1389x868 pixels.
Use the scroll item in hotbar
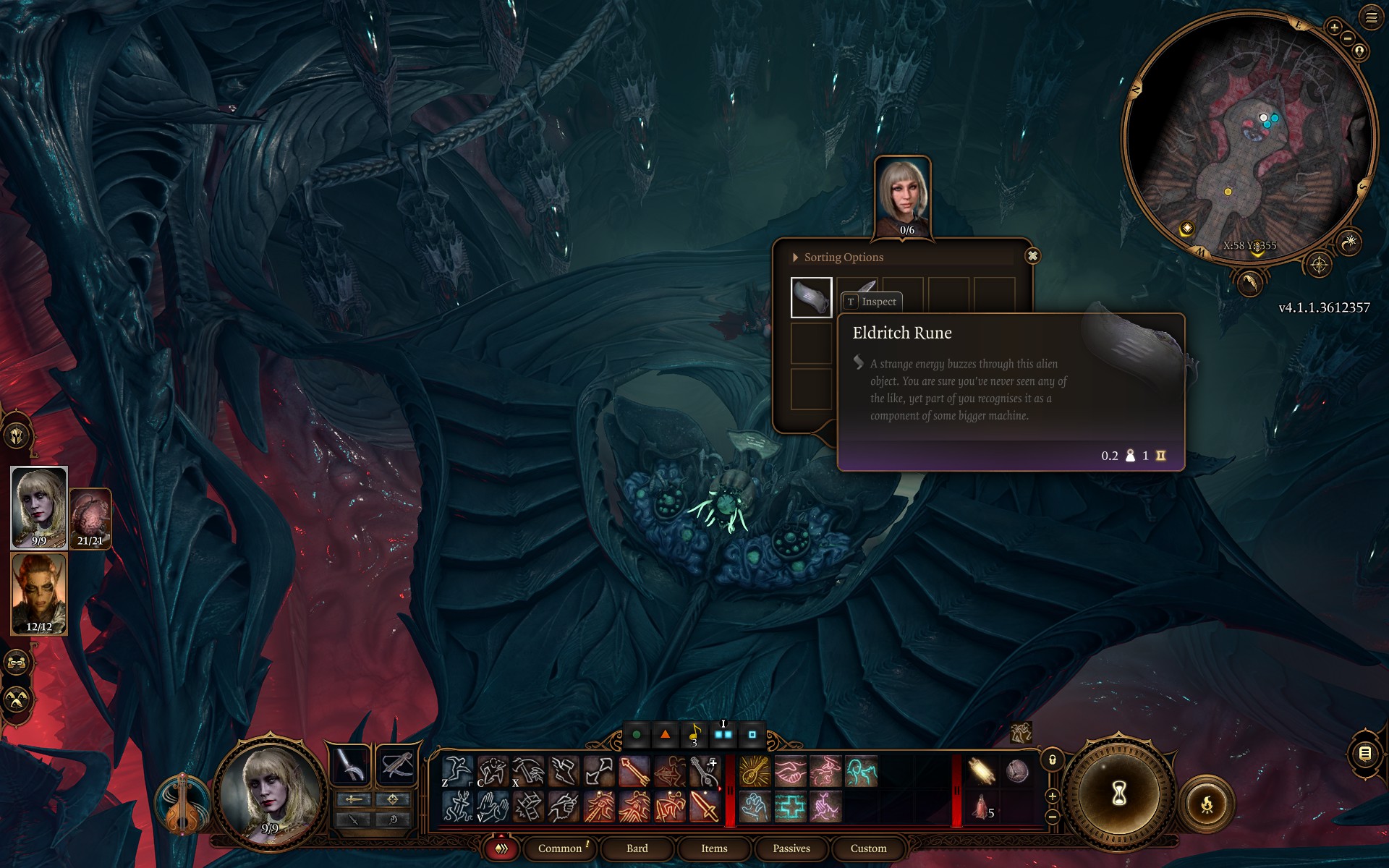[x=982, y=771]
